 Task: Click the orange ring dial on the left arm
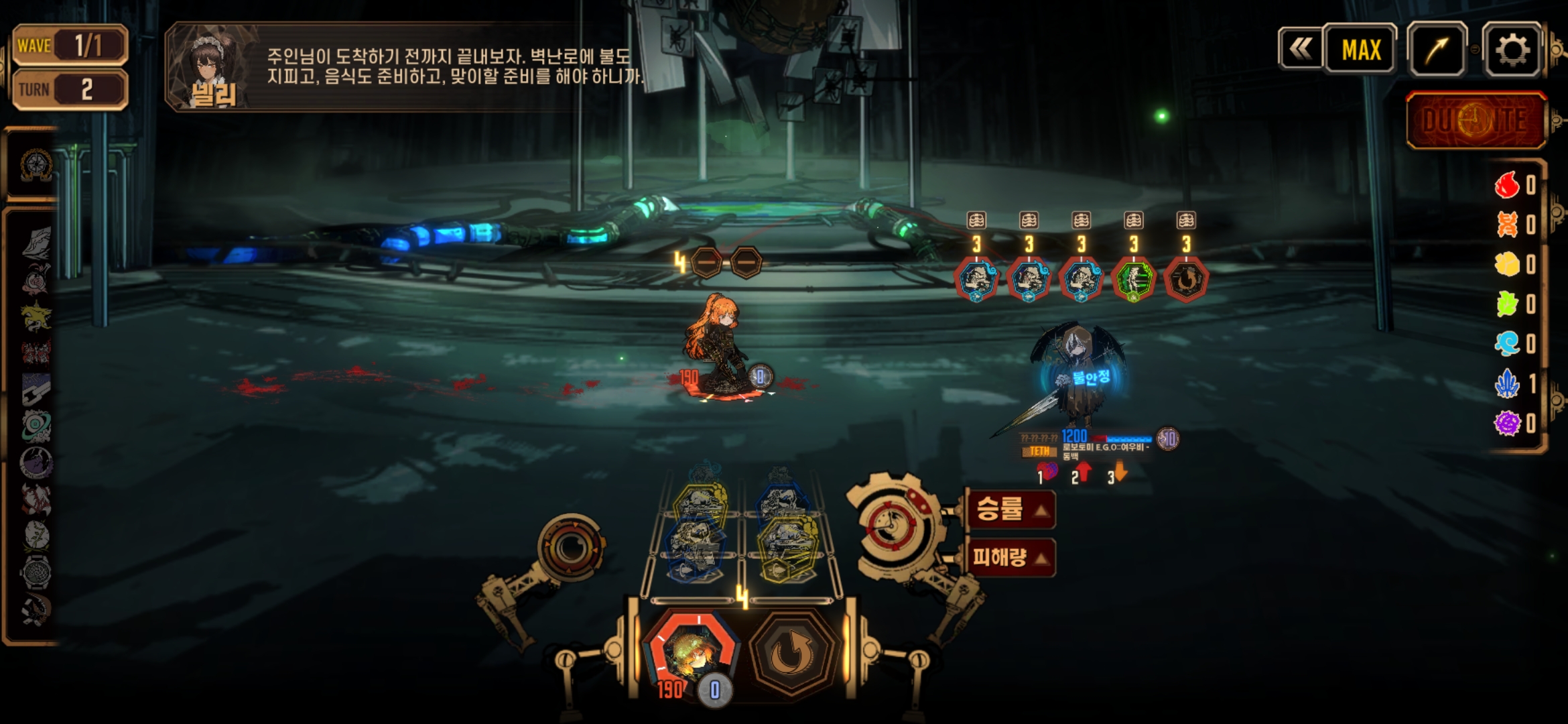click(x=571, y=548)
